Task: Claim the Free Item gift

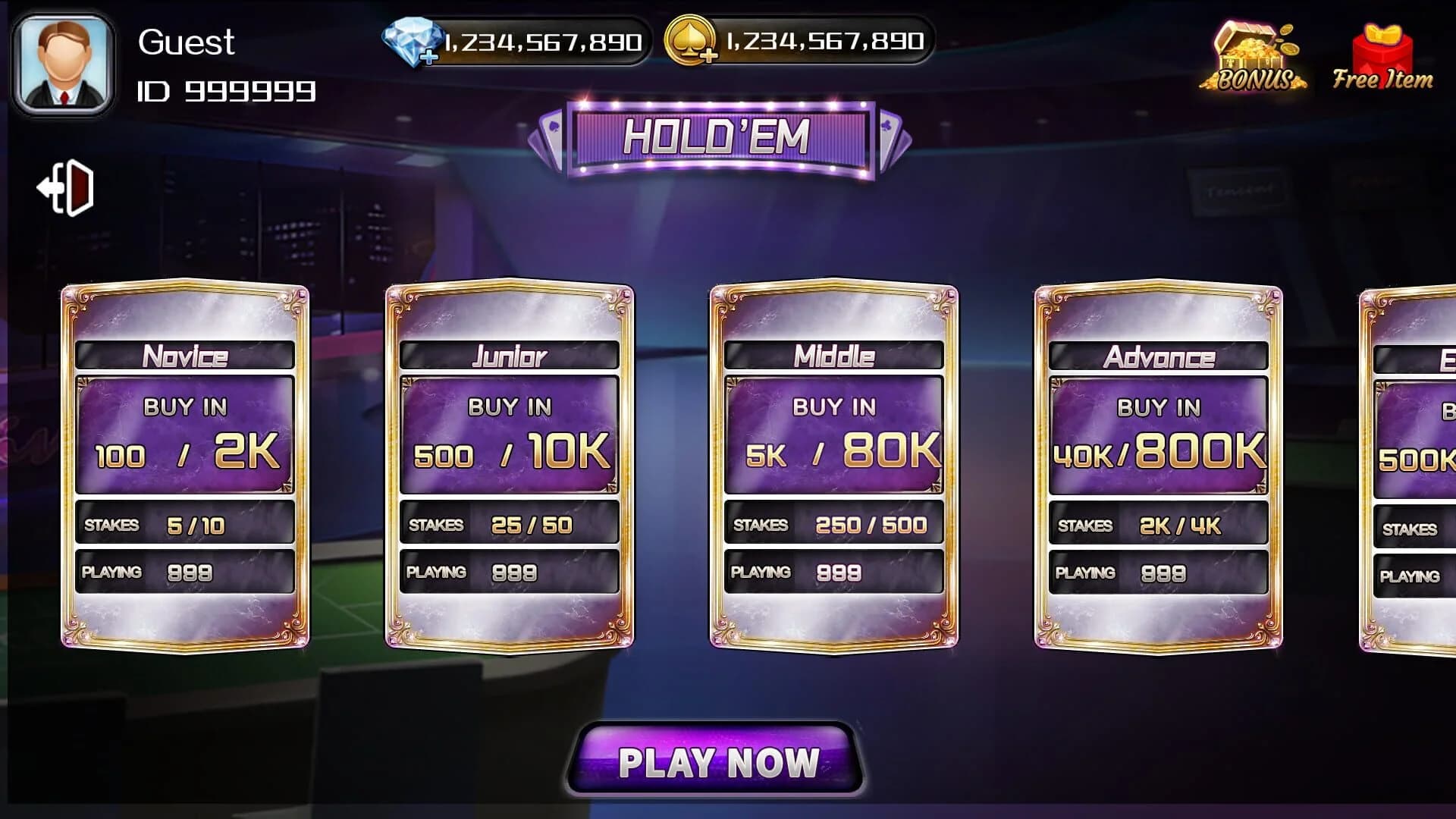Action: (1382, 49)
